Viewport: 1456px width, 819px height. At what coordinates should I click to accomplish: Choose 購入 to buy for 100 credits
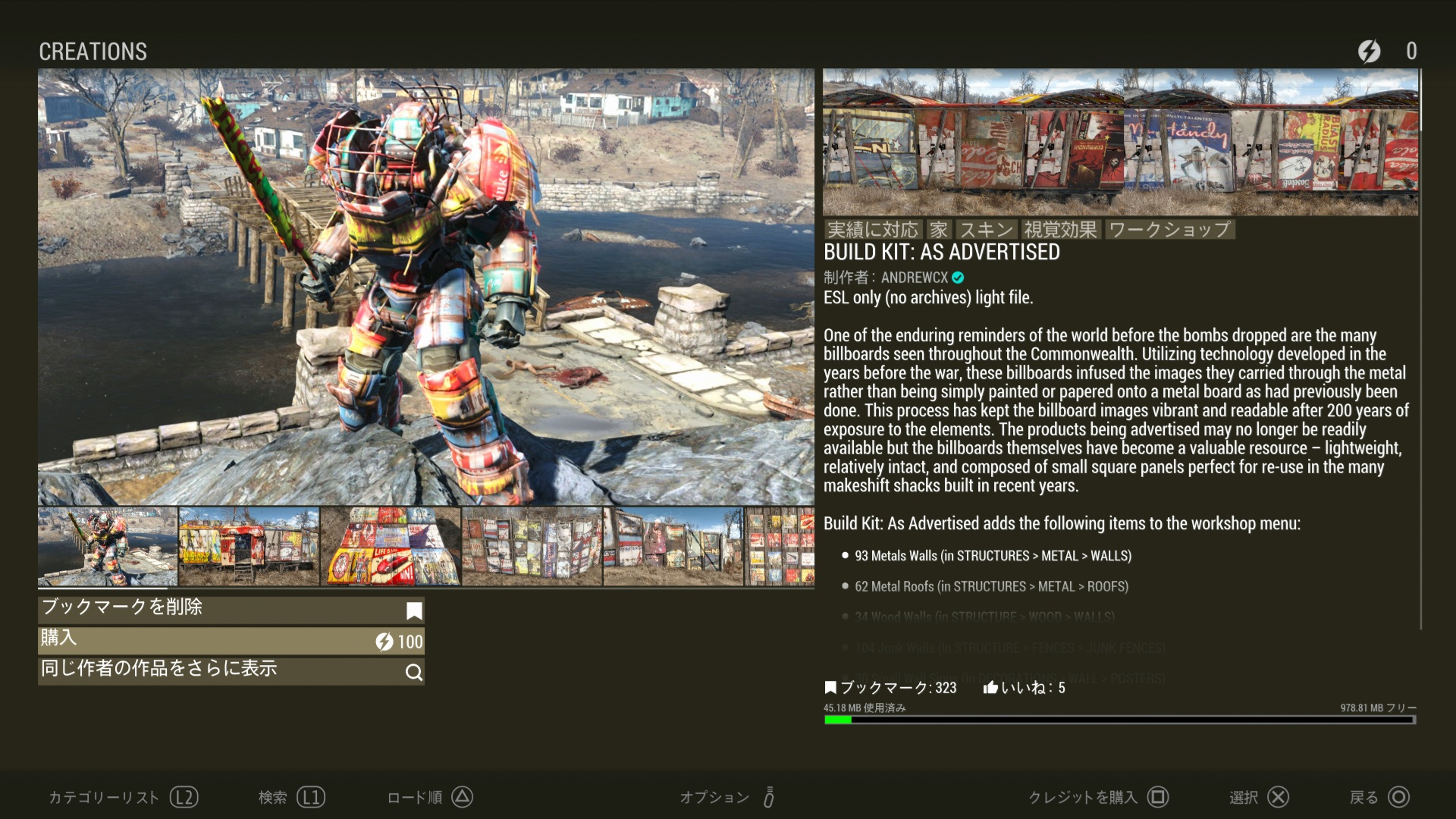coord(231,641)
